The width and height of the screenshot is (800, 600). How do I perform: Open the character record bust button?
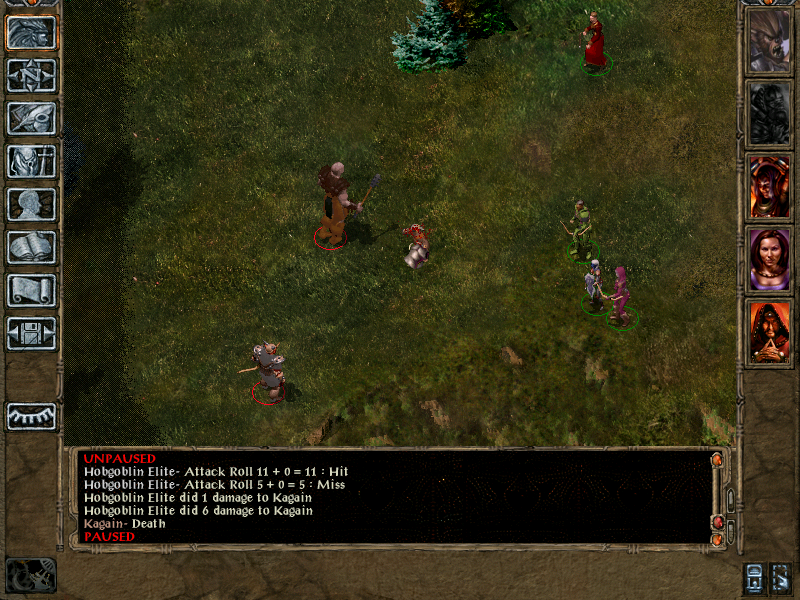[31, 205]
